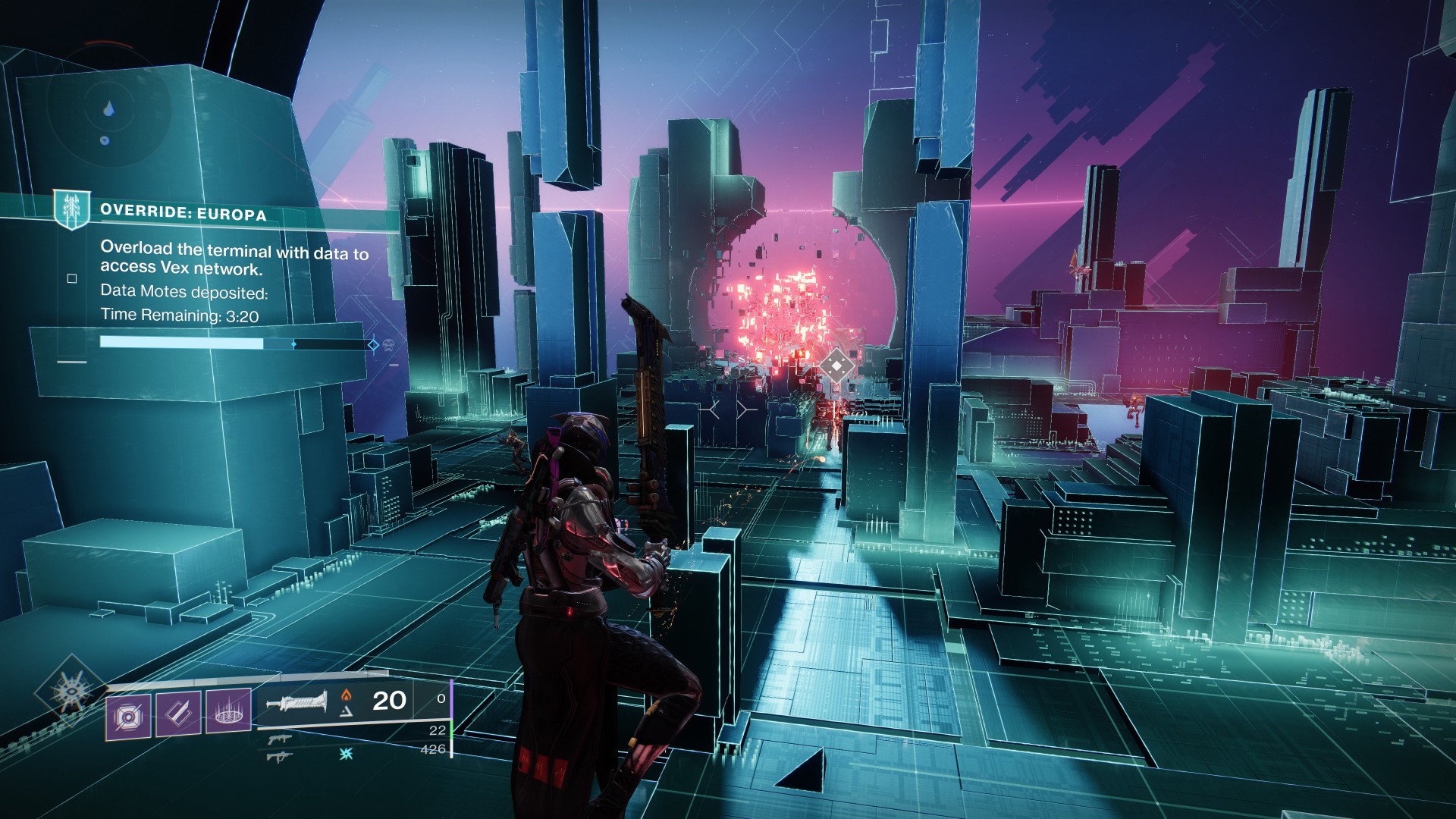Switch to the upper stowed gun icon
The image size is (1456, 819).
(x=278, y=739)
